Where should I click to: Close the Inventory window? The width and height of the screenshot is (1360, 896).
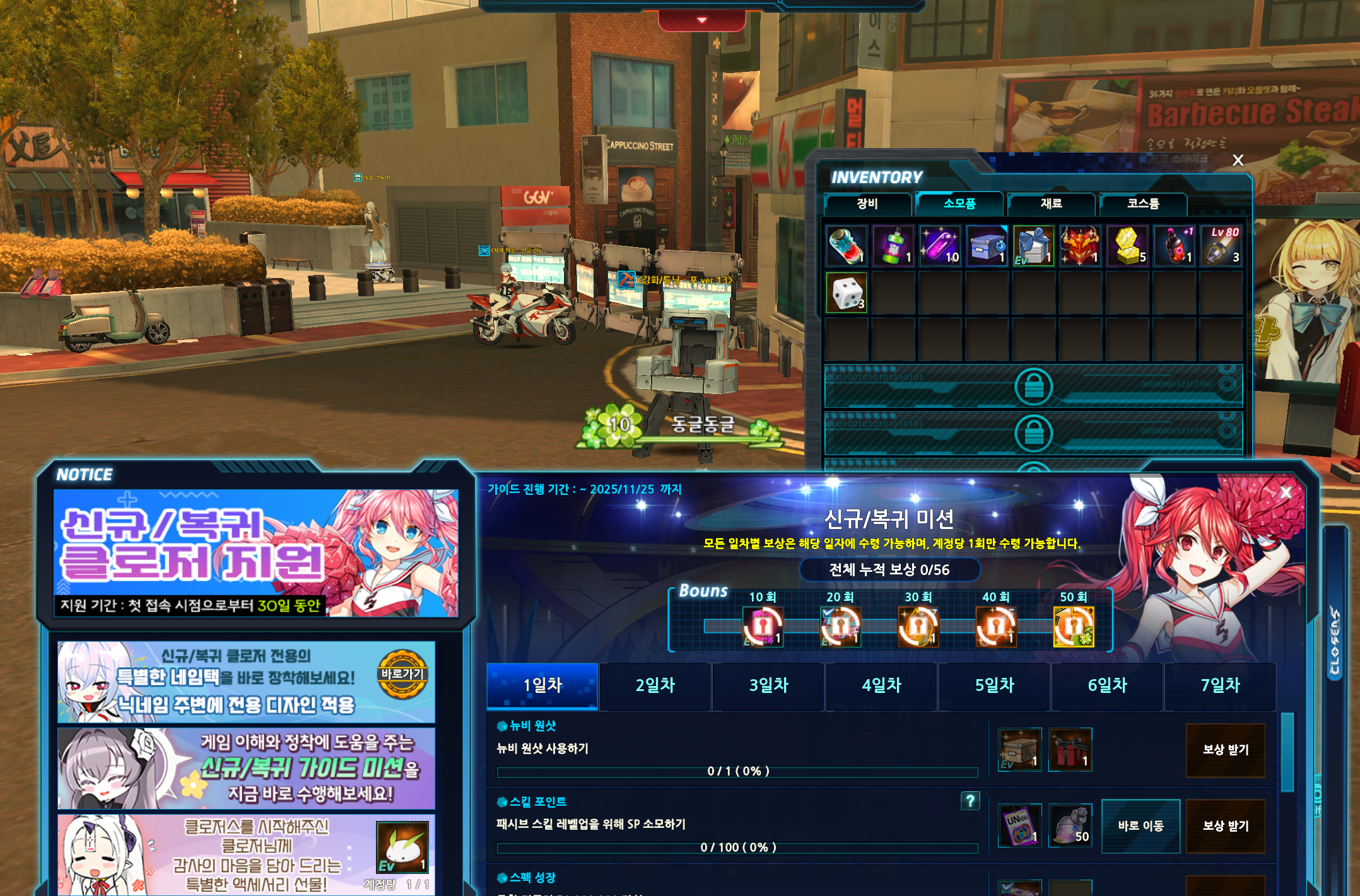1238,160
